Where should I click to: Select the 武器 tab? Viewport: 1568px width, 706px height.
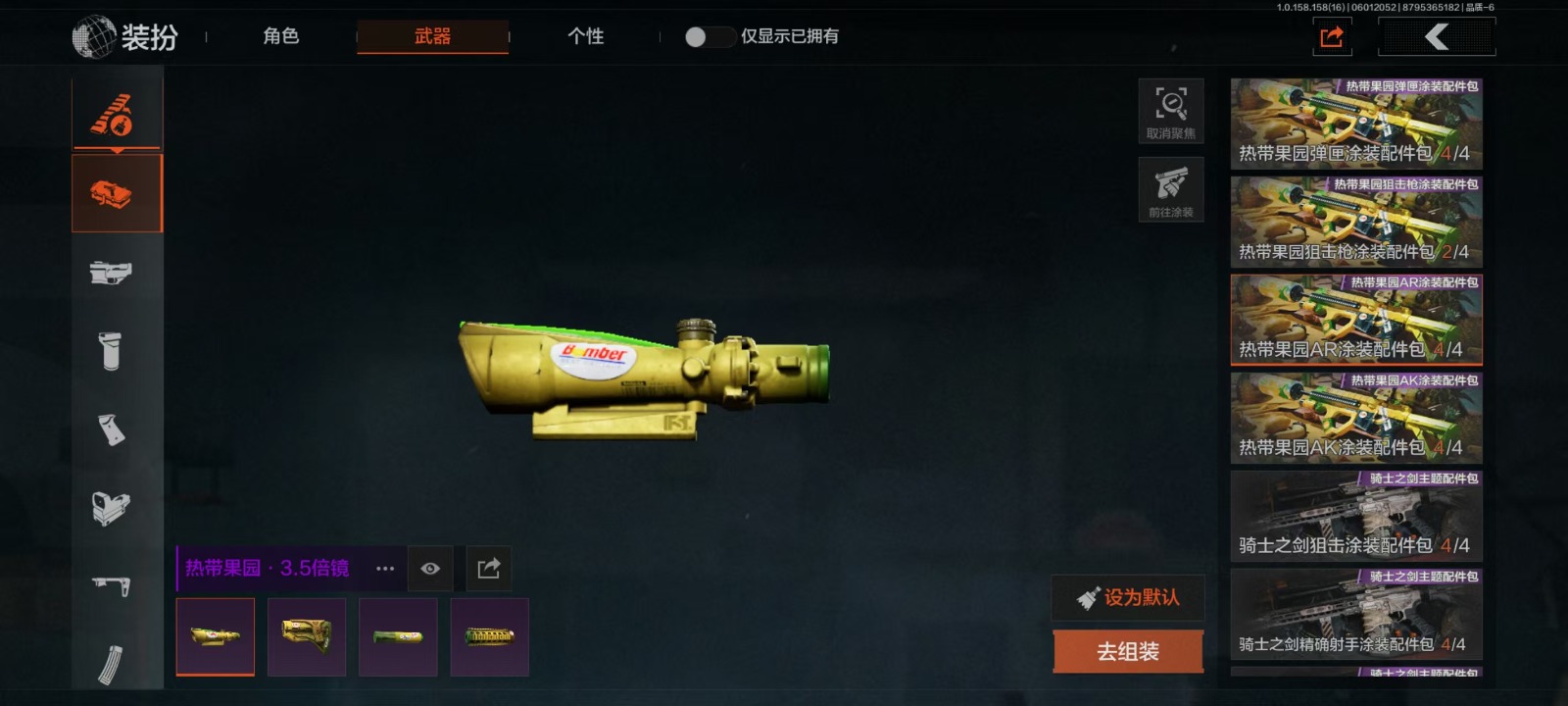click(x=432, y=36)
